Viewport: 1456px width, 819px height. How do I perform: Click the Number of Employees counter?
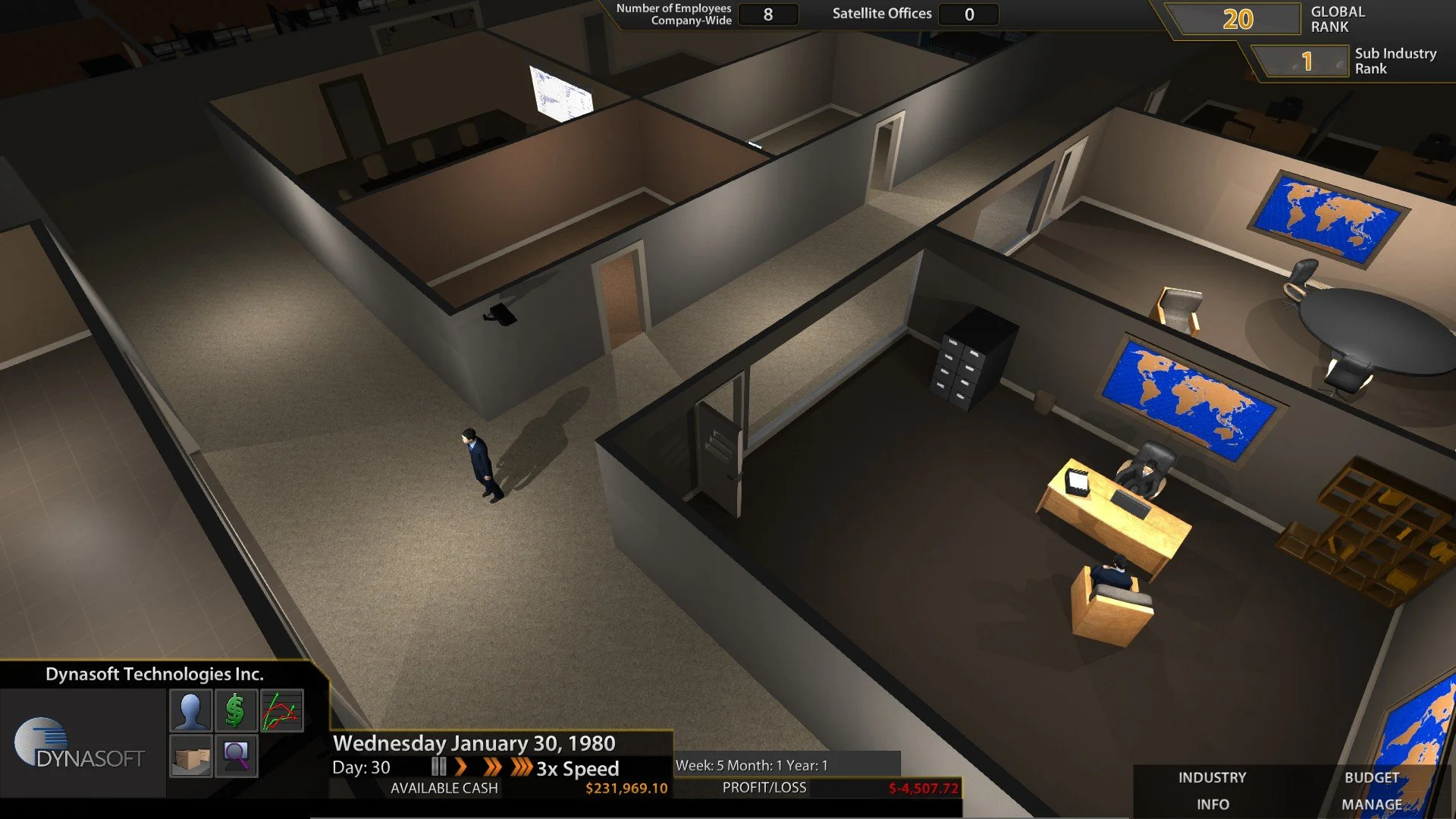(x=768, y=14)
